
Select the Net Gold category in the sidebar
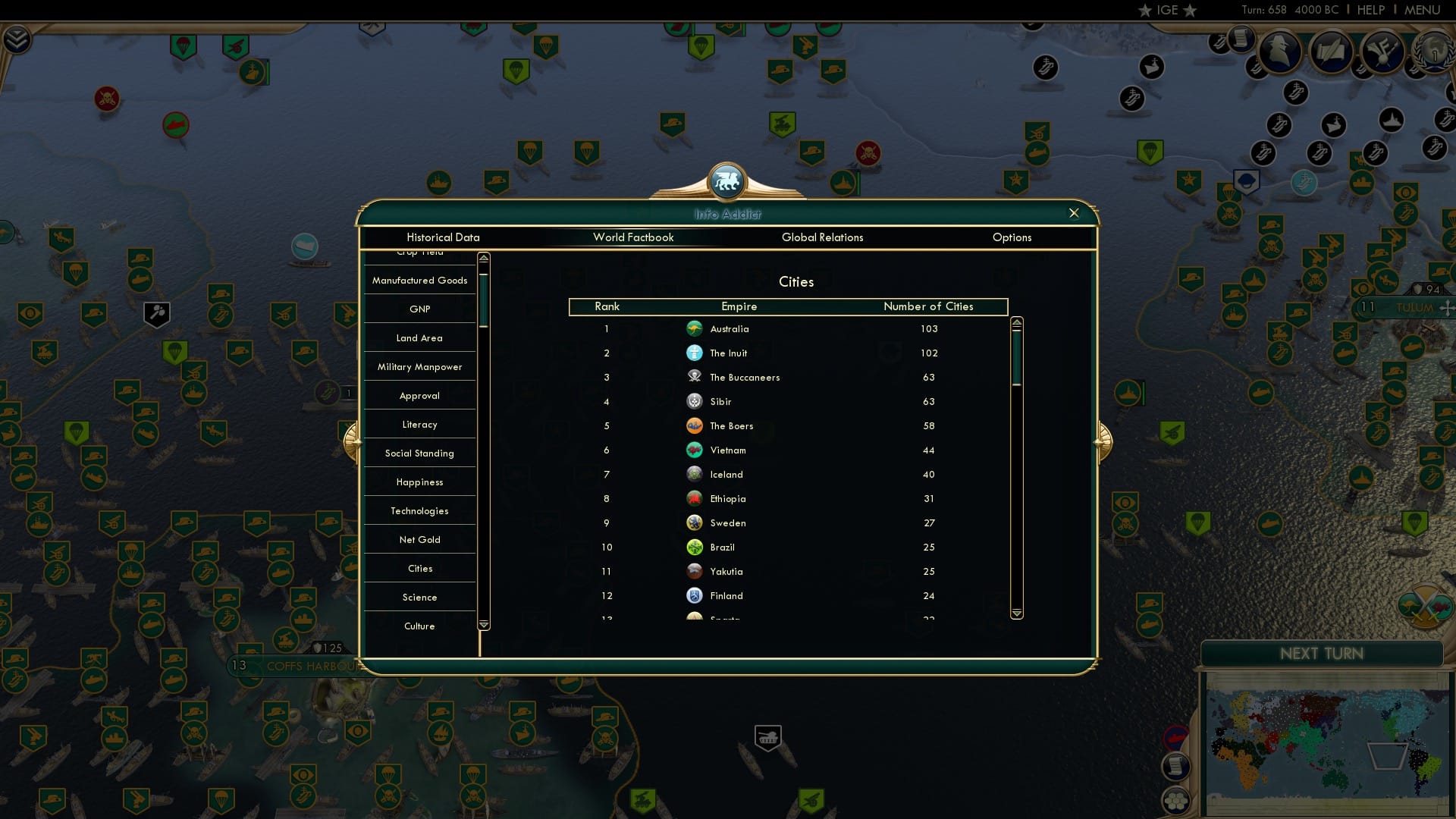click(419, 539)
